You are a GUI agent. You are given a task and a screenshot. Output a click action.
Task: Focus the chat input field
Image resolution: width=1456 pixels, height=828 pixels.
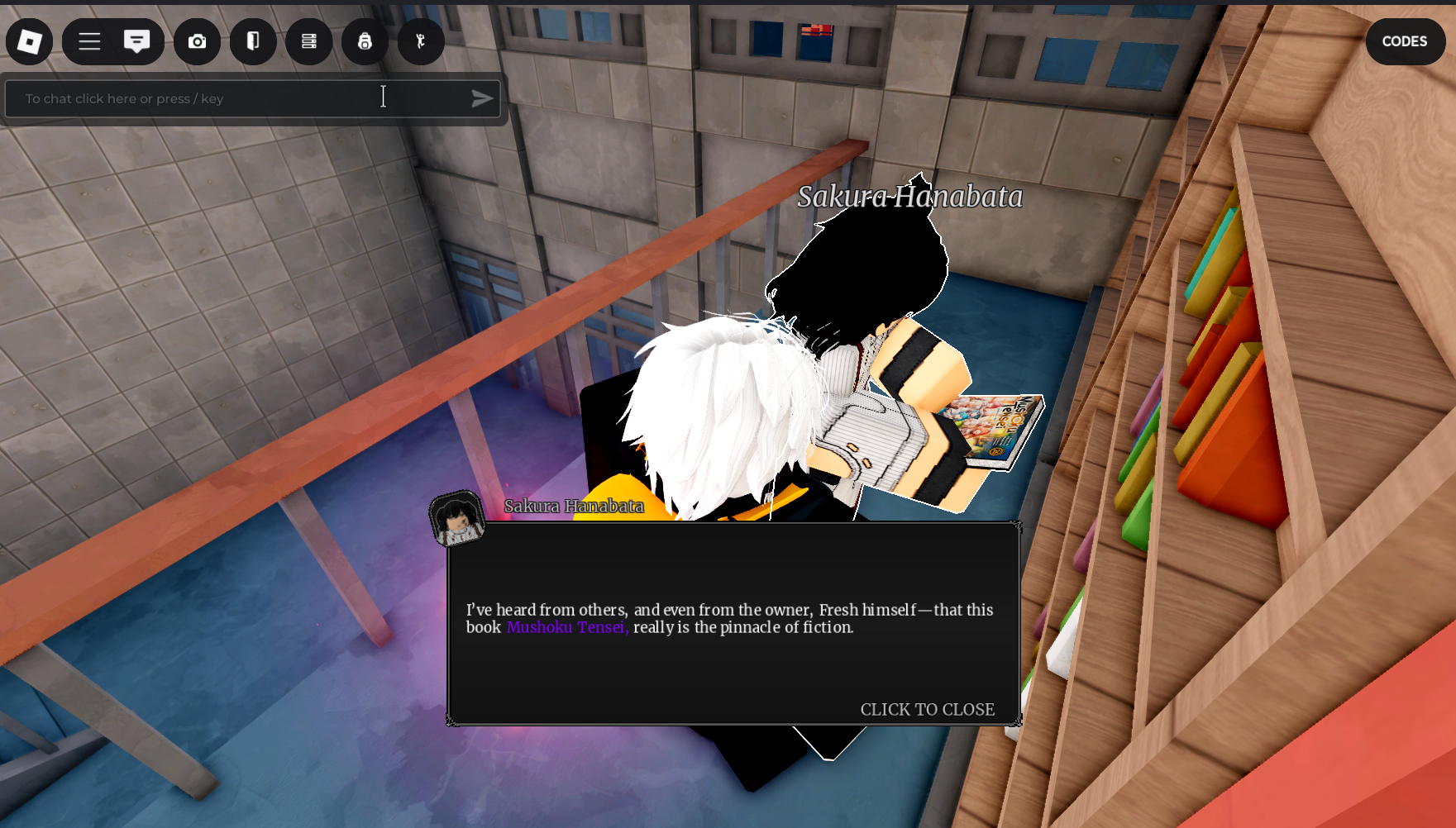coord(207,98)
